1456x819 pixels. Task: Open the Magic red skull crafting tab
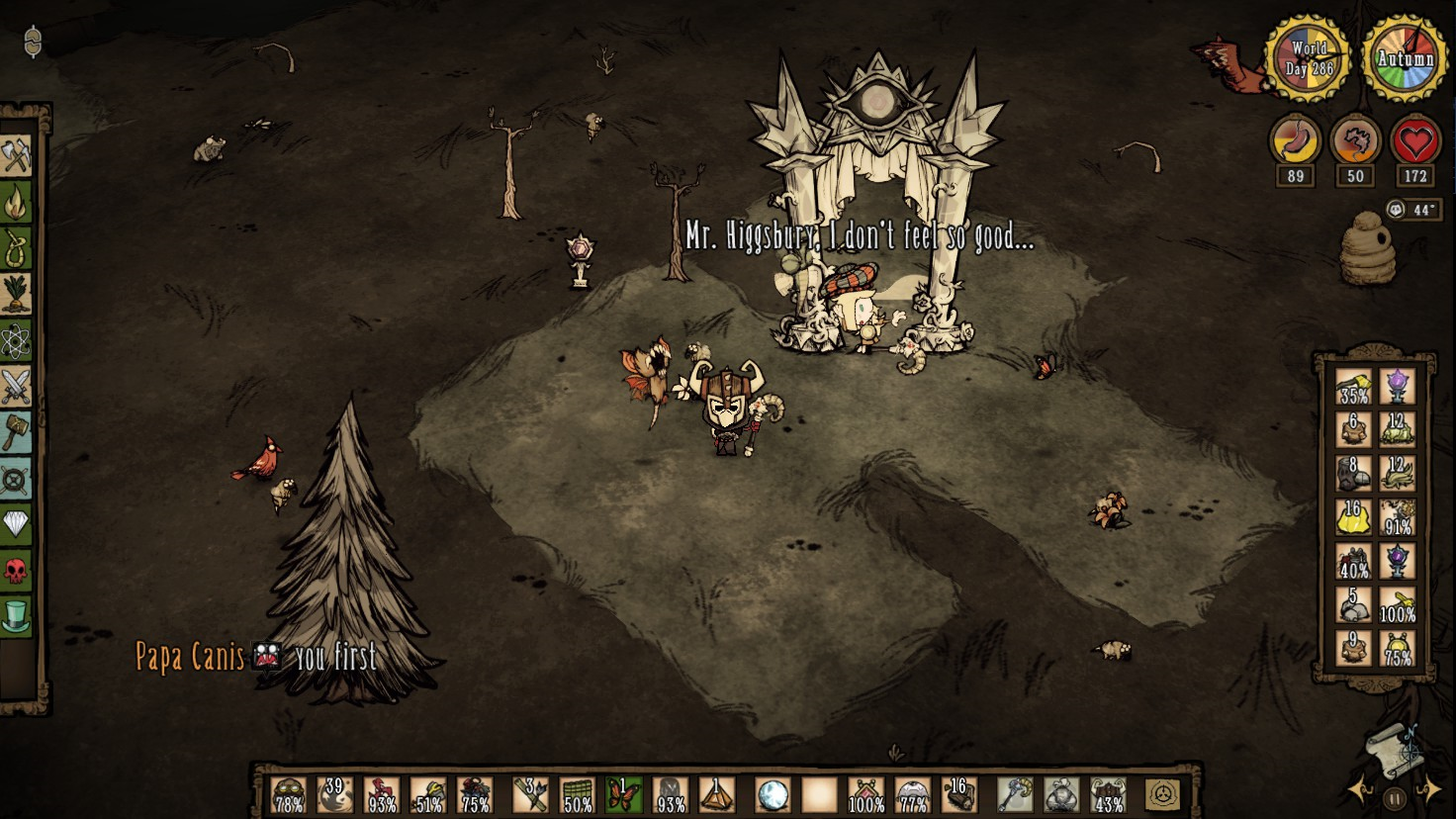[17, 570]
